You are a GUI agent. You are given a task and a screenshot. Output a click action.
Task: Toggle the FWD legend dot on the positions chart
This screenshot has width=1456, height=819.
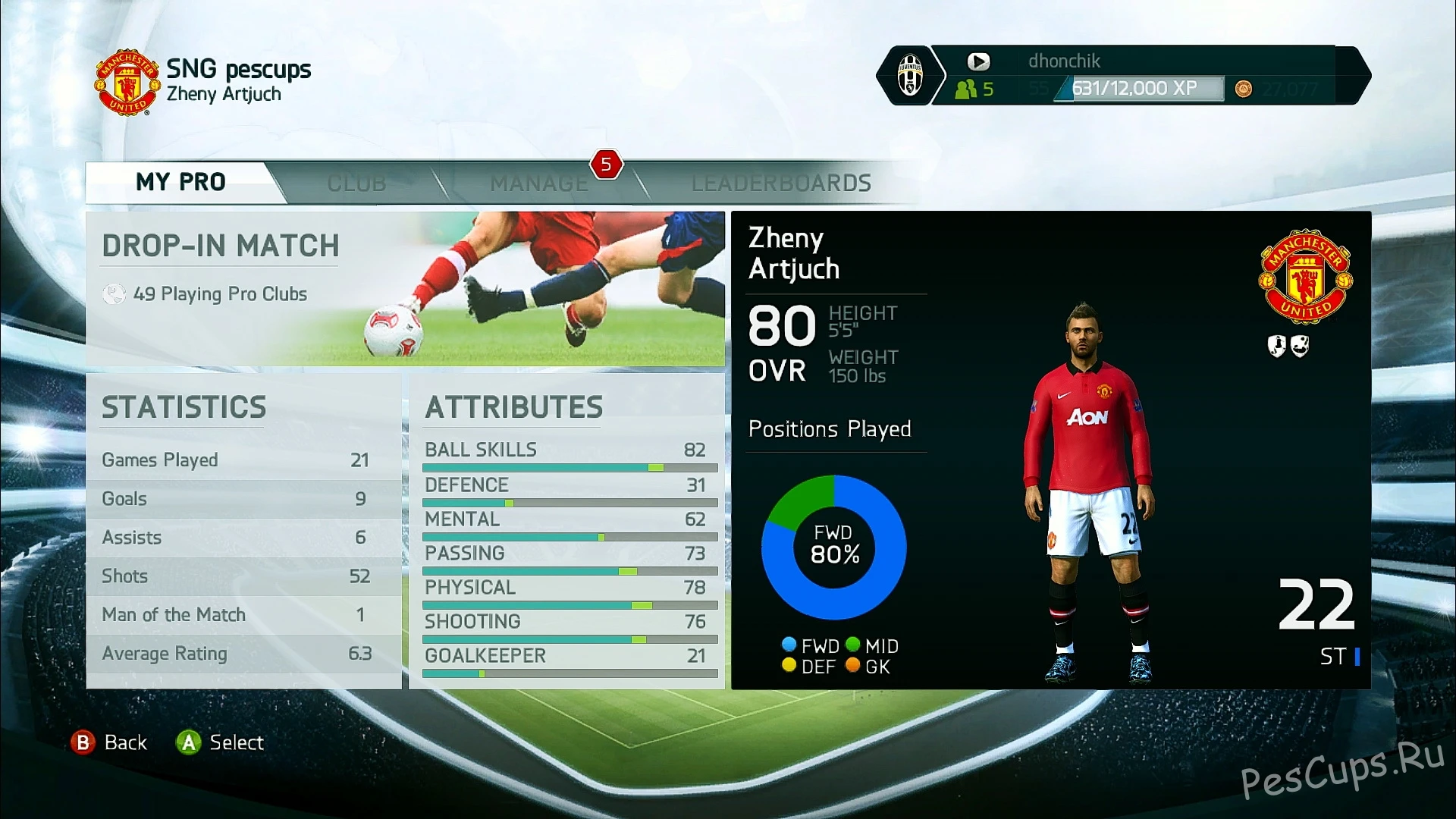(787, 645)
